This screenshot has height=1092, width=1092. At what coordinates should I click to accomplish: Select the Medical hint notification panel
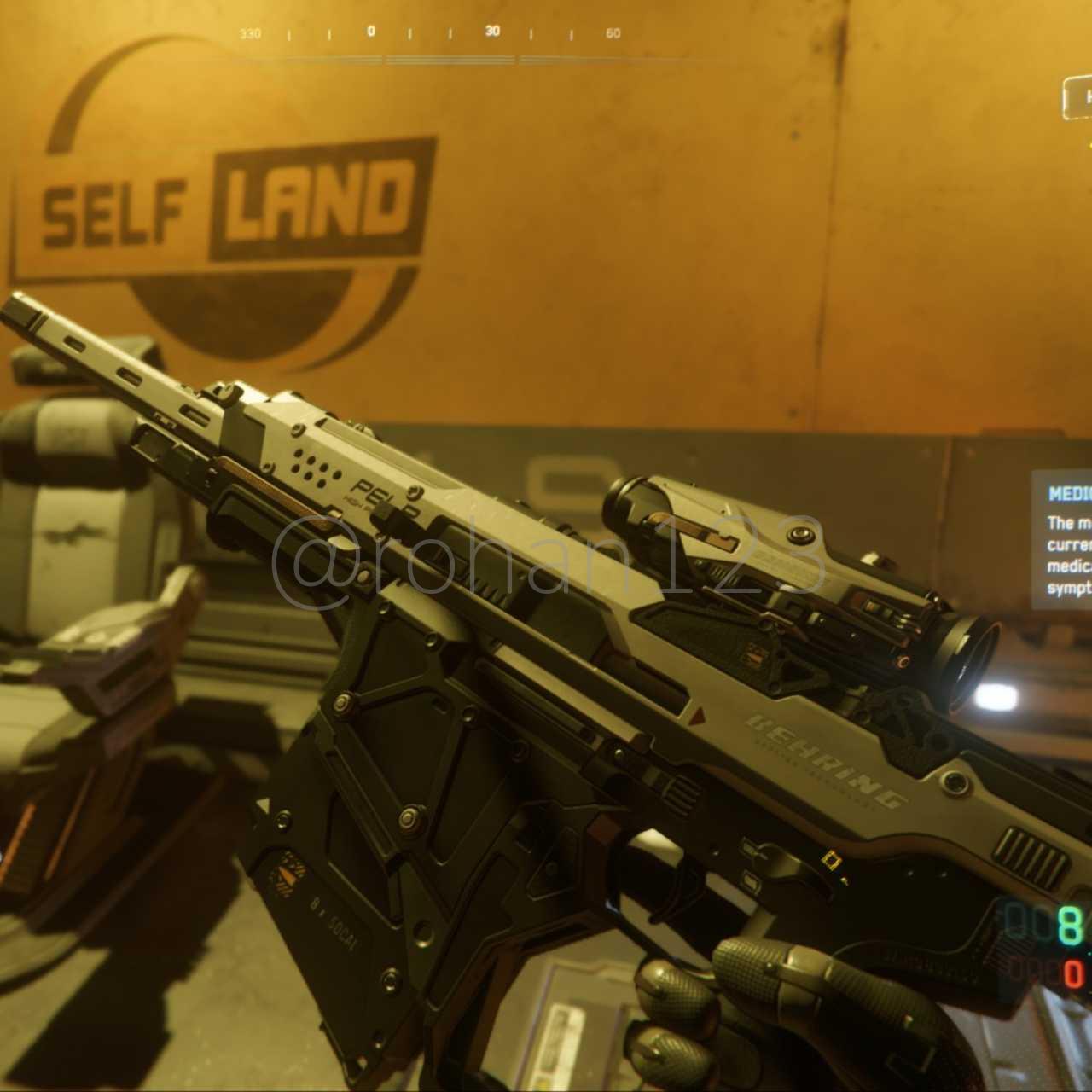click(1062, 539)
